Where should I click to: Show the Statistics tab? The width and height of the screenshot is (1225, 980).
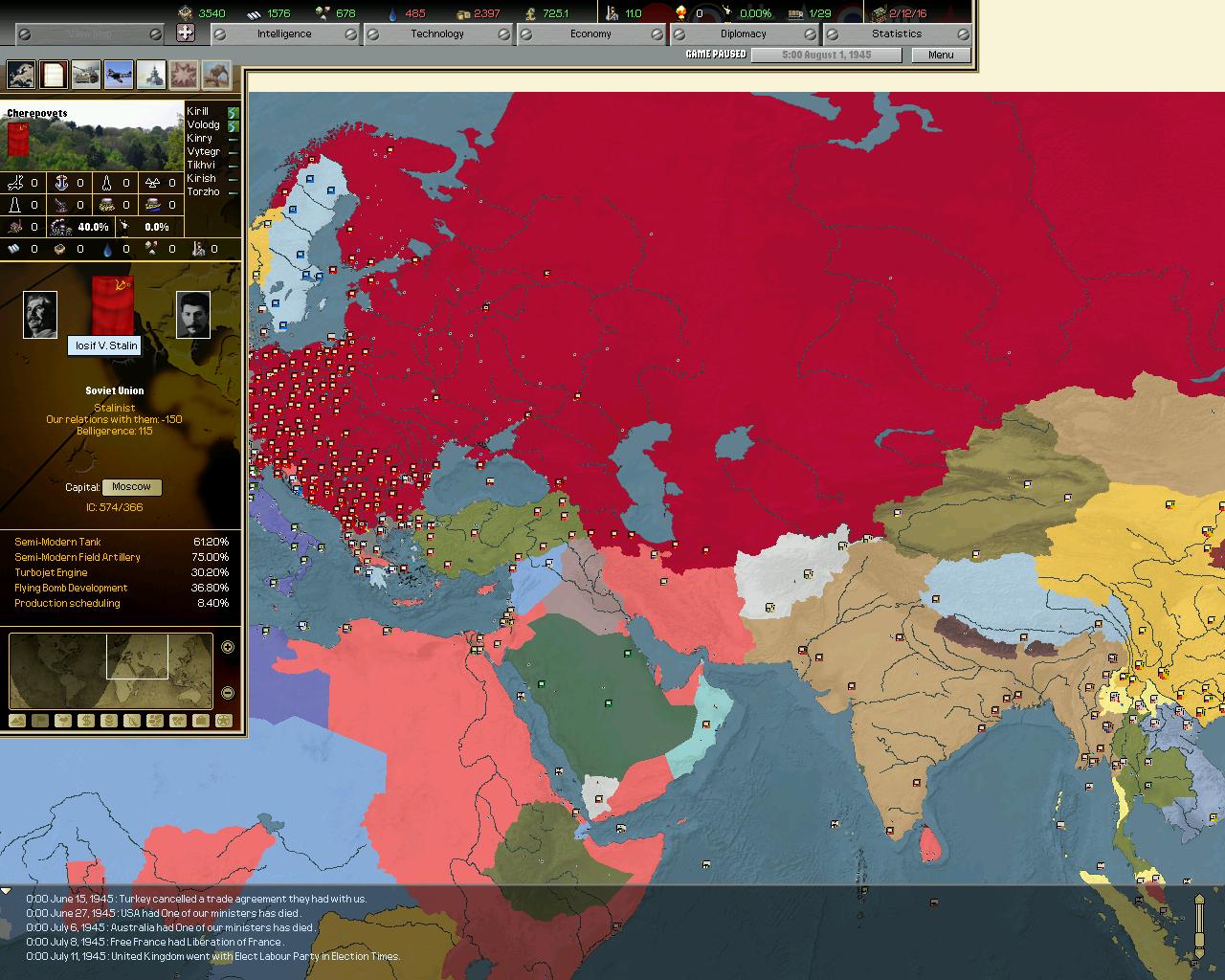[896, 33]
